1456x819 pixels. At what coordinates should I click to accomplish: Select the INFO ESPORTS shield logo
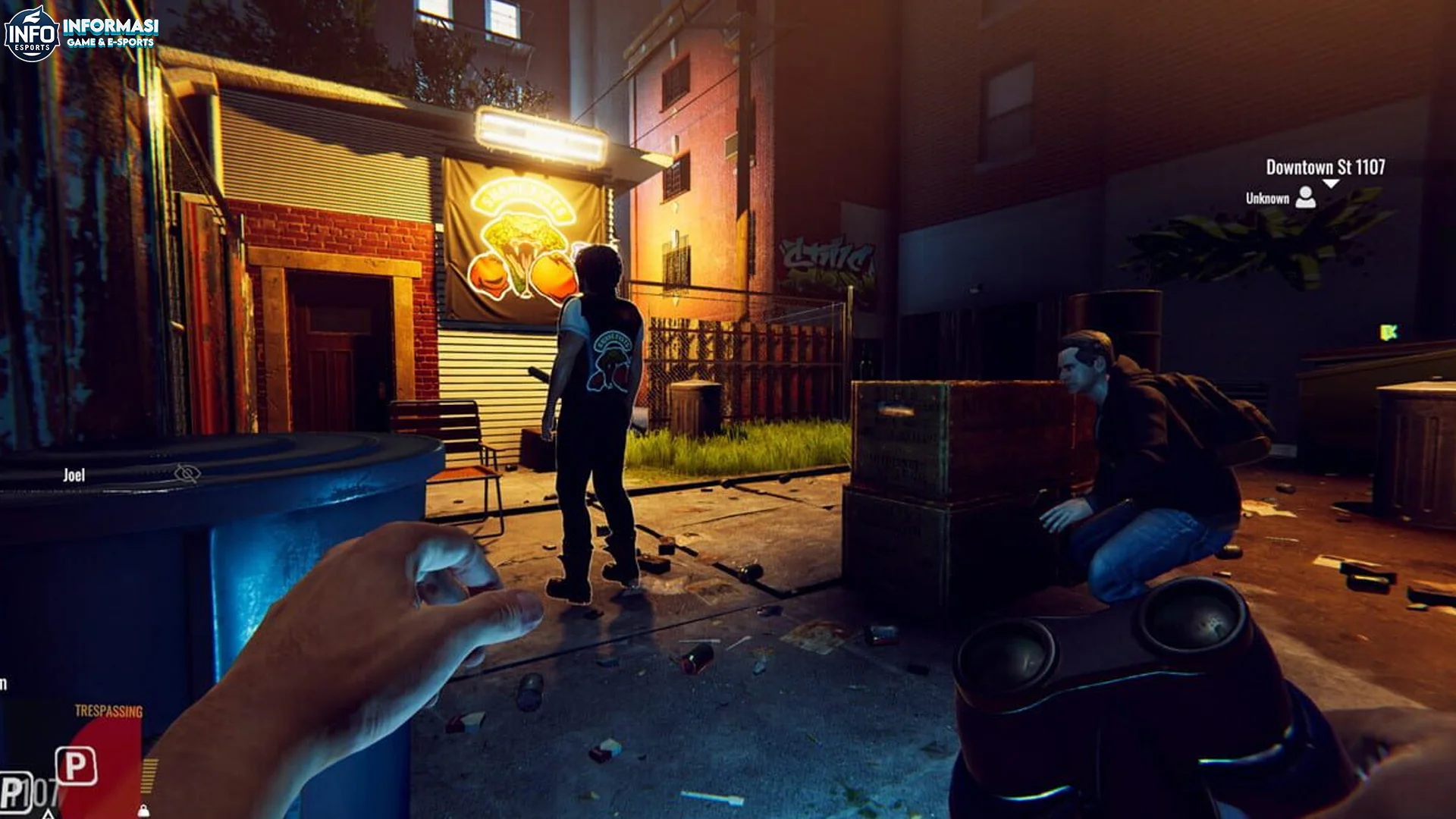click(30, 30)
